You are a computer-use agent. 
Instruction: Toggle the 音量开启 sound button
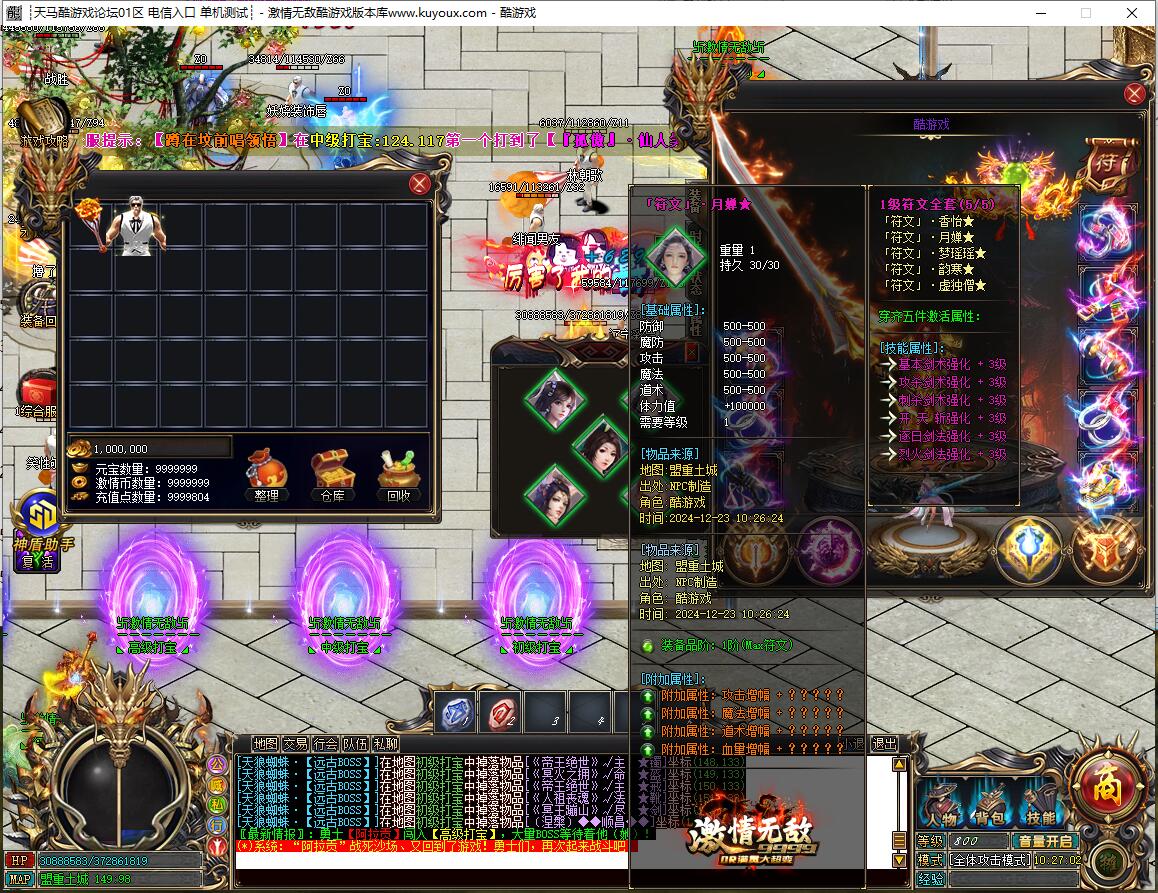pyautogui.click(x=1045, y=841)
